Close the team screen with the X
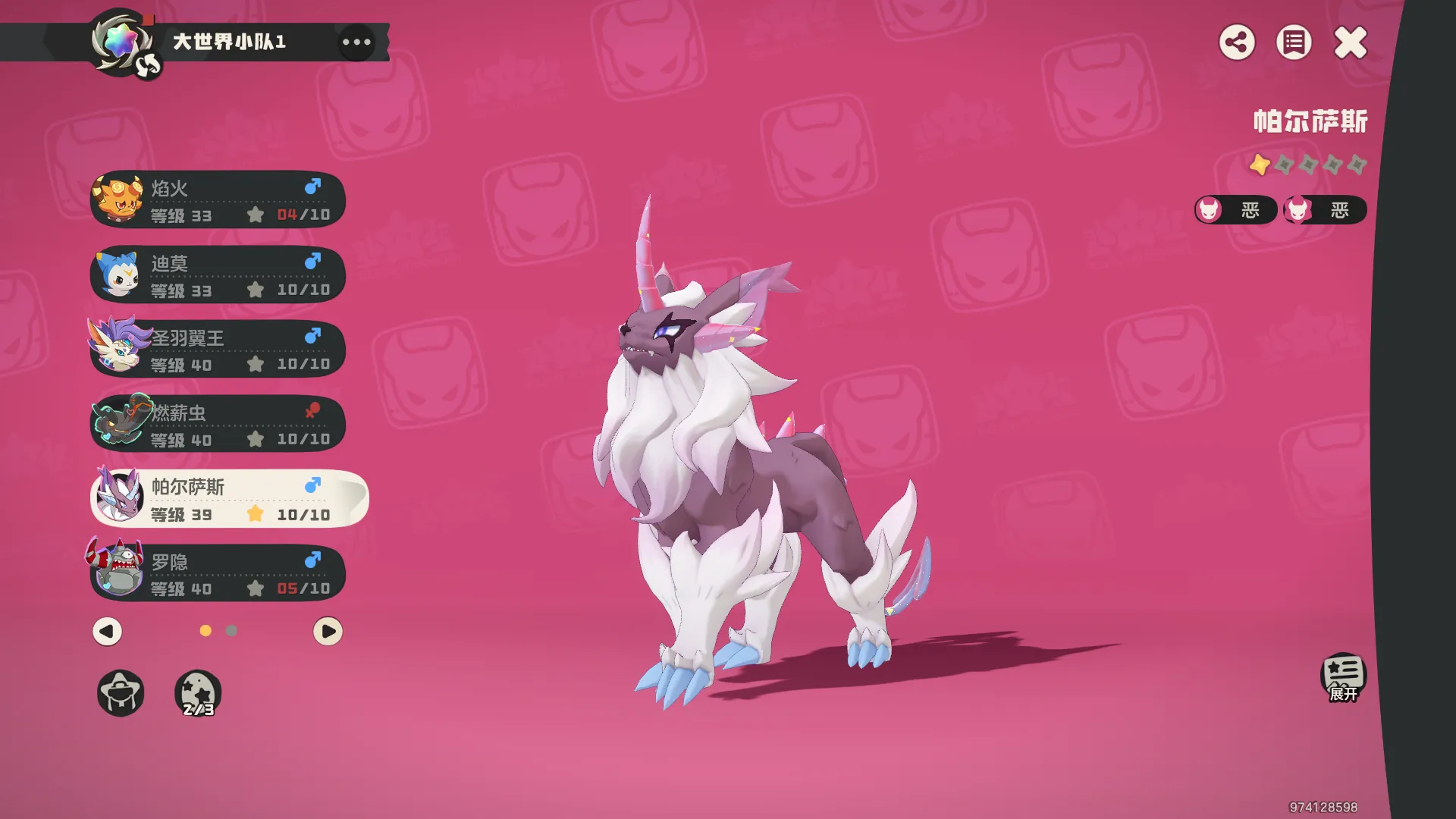The height and width of the screenshot is (819, 1456). click(x=1351, y=42)
